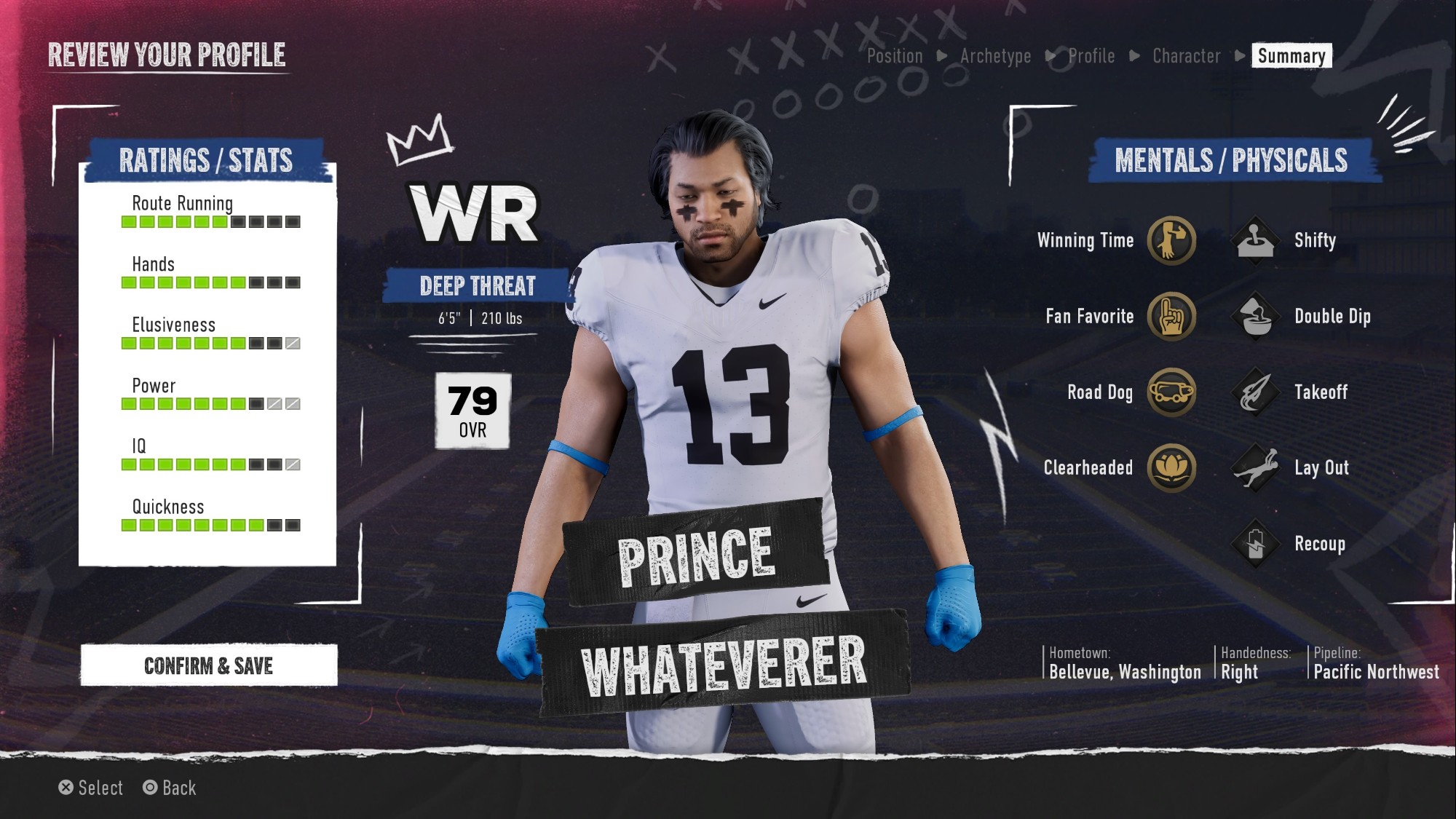Screen dimensions: 1456x819
Task: Return to the Profile step
Action: pos(1091,56)
